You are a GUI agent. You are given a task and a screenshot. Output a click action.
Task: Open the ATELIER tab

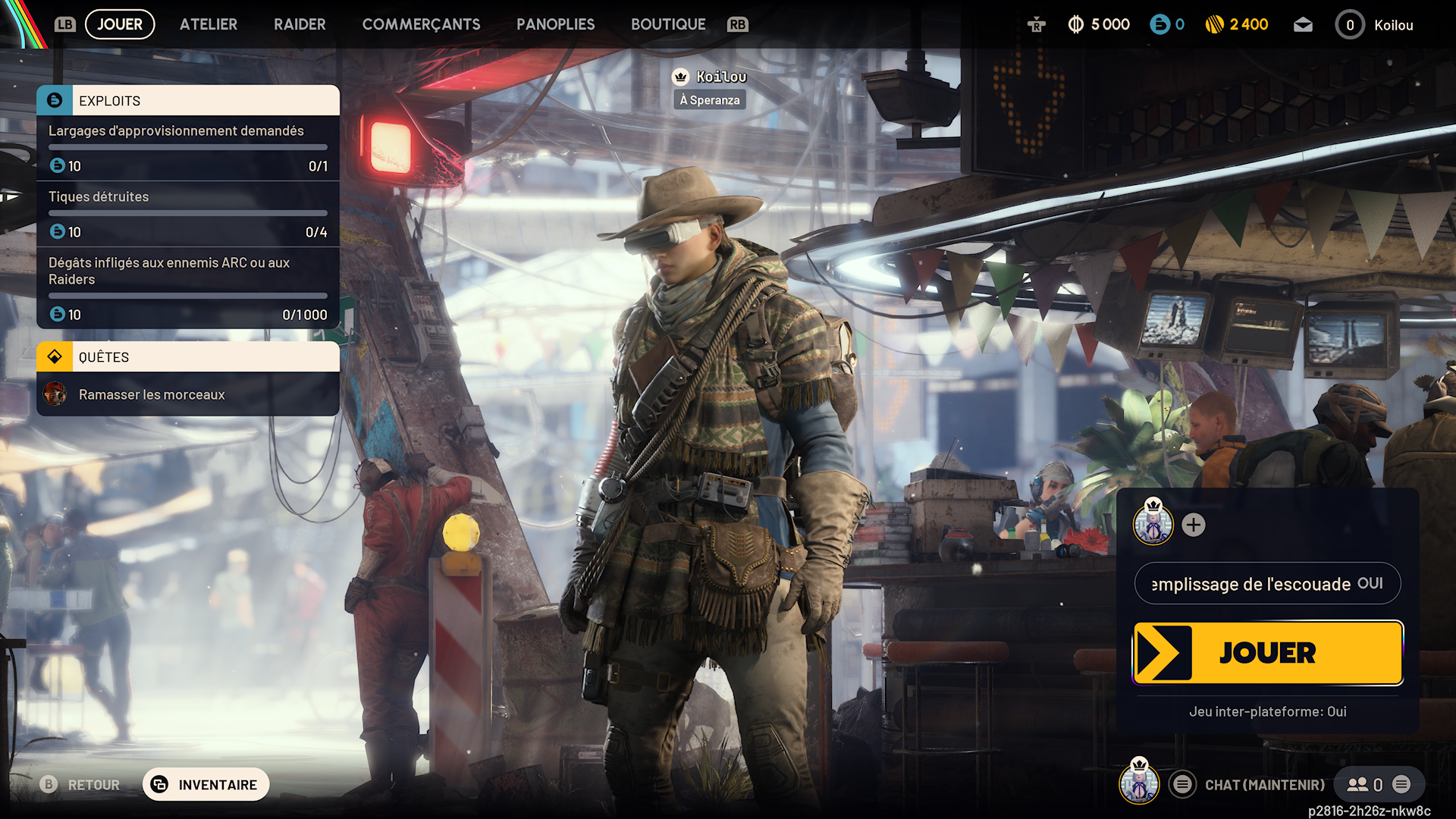point(209,24)
